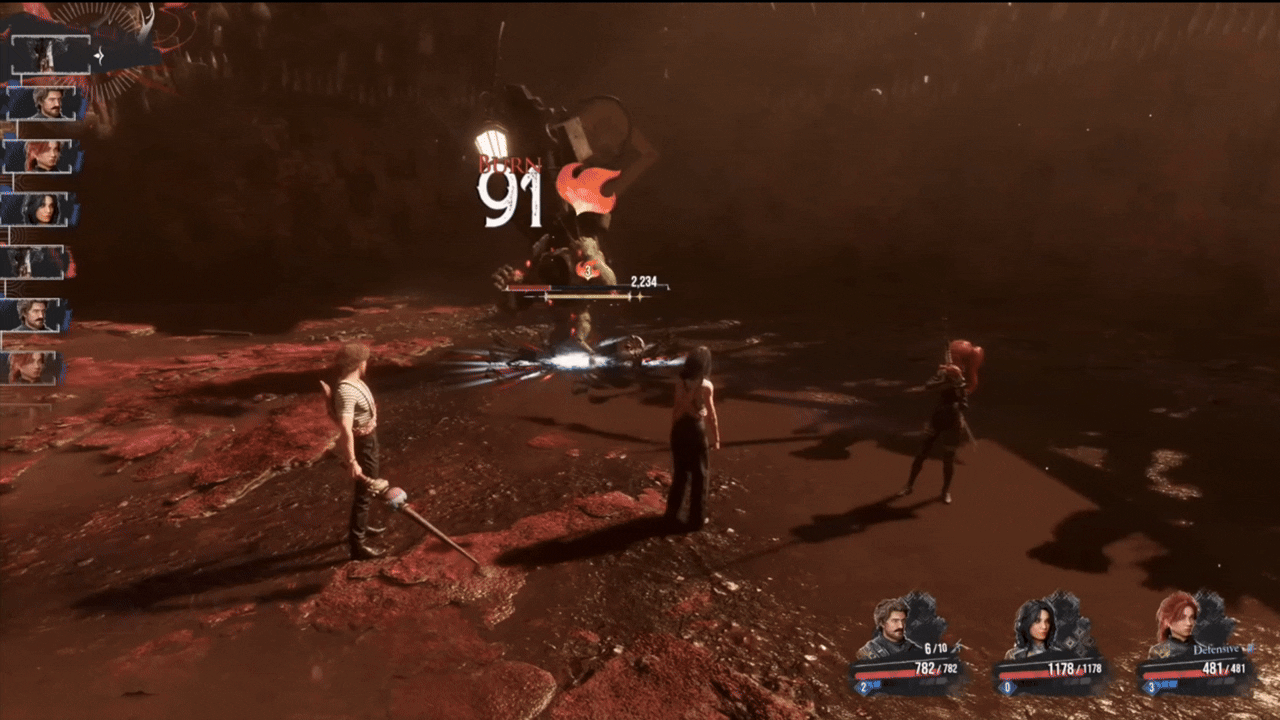The height and width of the screenshot is (720, 1280).
Task: Click the AP diamond showing 3 on right panel
Action: pyautogui.click(x=1151, y=685)
